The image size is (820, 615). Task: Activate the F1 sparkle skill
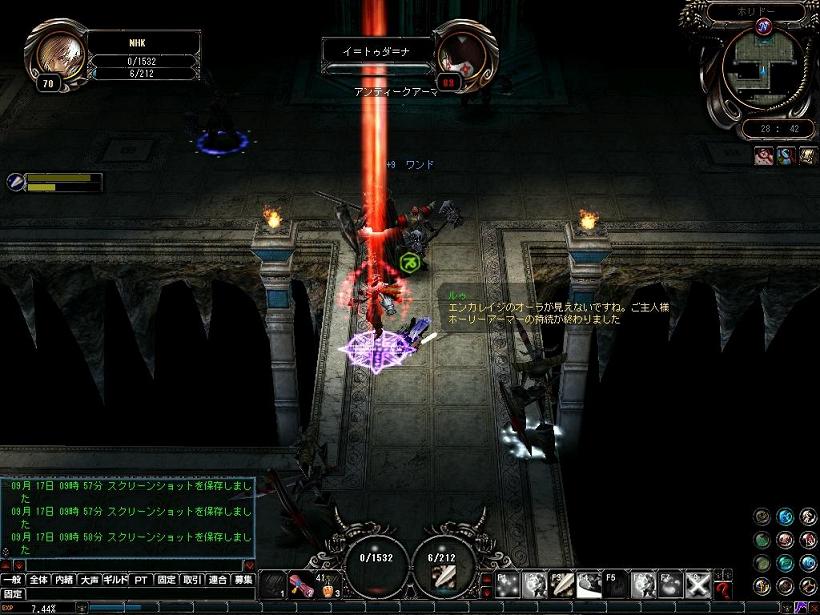point(507,584)
